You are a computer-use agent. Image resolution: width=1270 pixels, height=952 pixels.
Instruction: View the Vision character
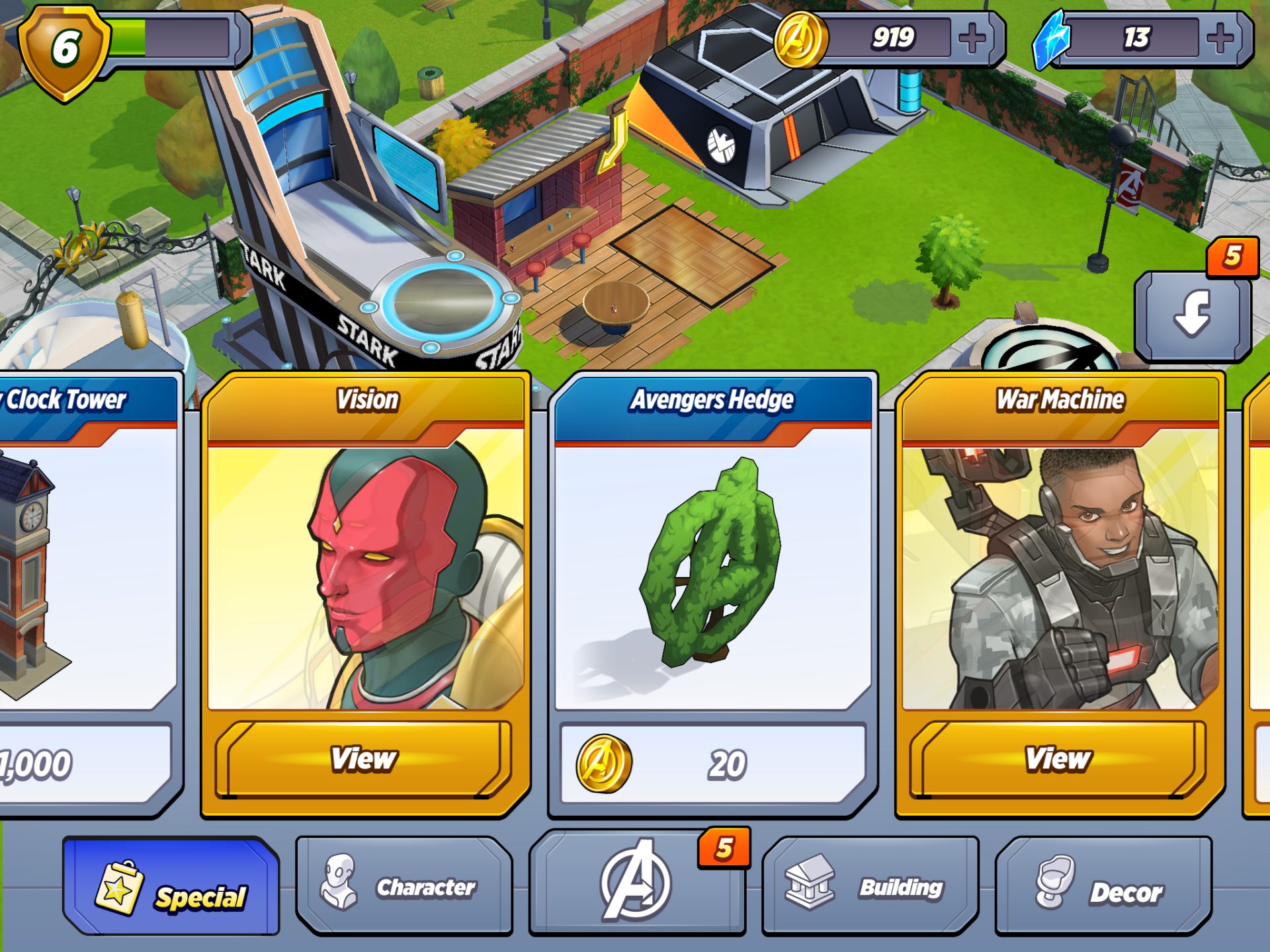(x=364, y=759)
